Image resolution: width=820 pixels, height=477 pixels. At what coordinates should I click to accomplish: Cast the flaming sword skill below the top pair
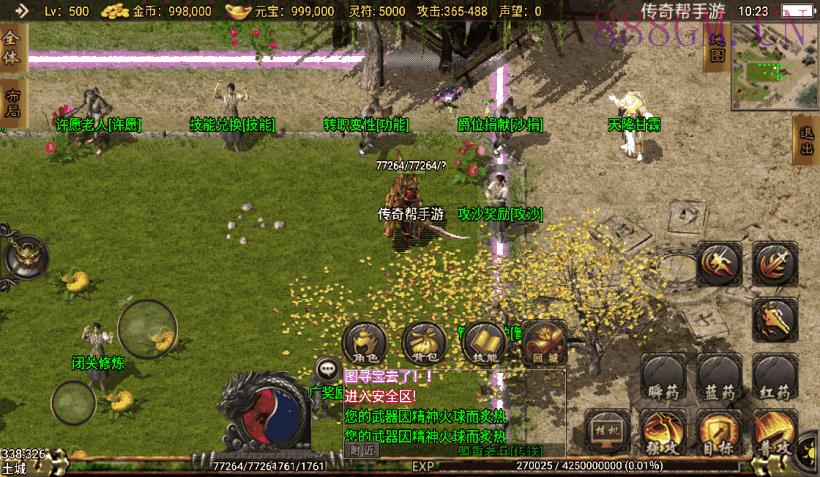(x=775, y=320)
